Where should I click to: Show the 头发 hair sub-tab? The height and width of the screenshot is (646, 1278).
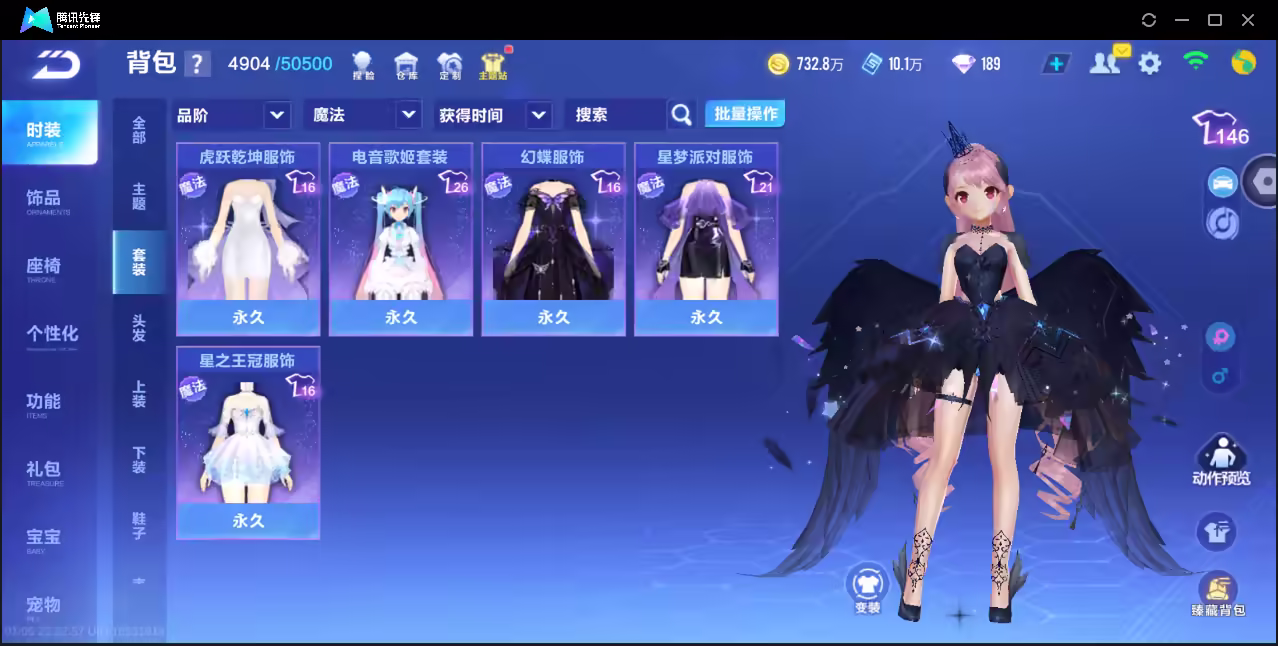pos(139,328)
